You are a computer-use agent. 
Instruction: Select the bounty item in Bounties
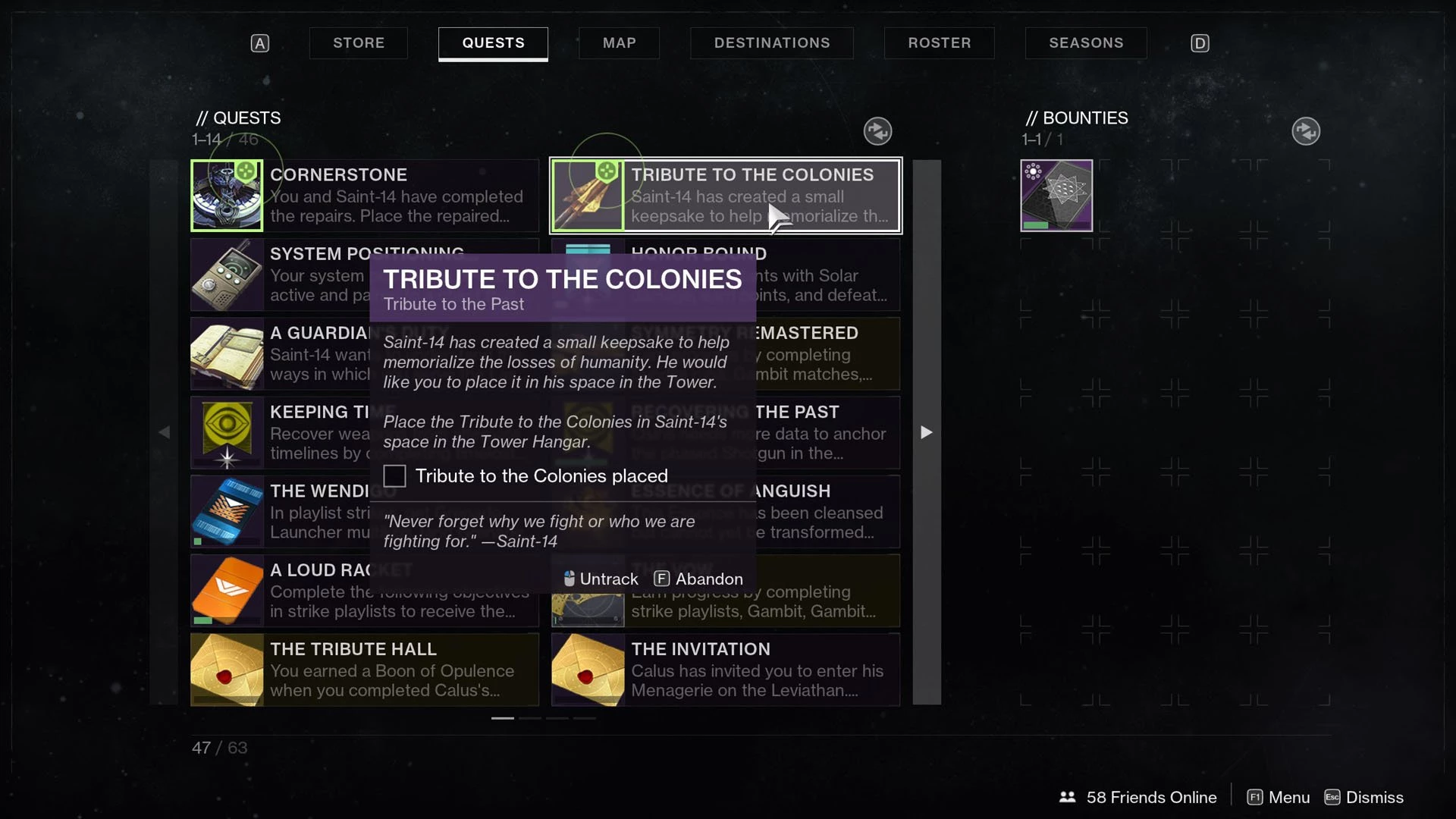click(x=1056, y=196)
